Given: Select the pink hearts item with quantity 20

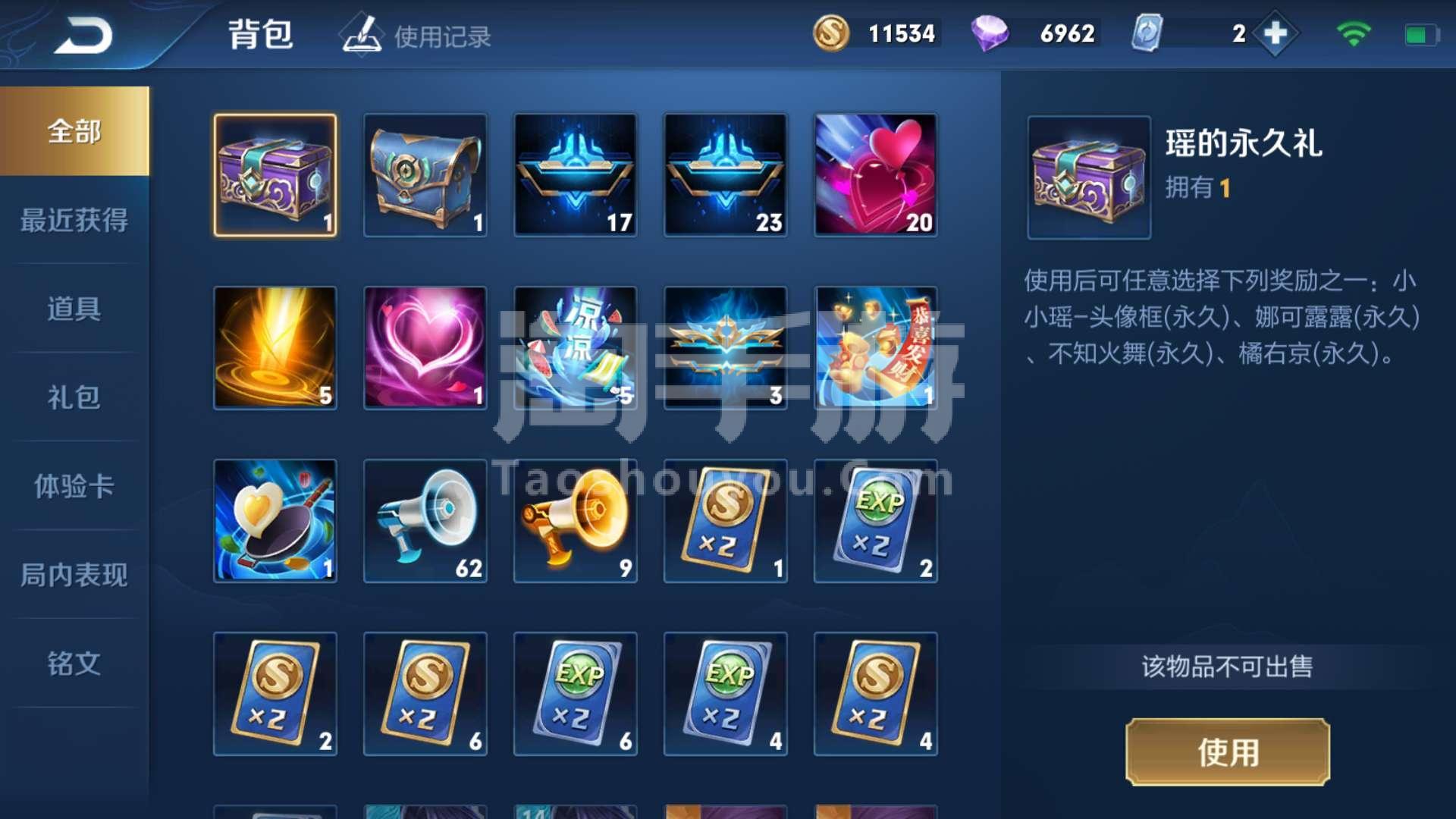Looking at the screenshot, I should coord(875,176).
